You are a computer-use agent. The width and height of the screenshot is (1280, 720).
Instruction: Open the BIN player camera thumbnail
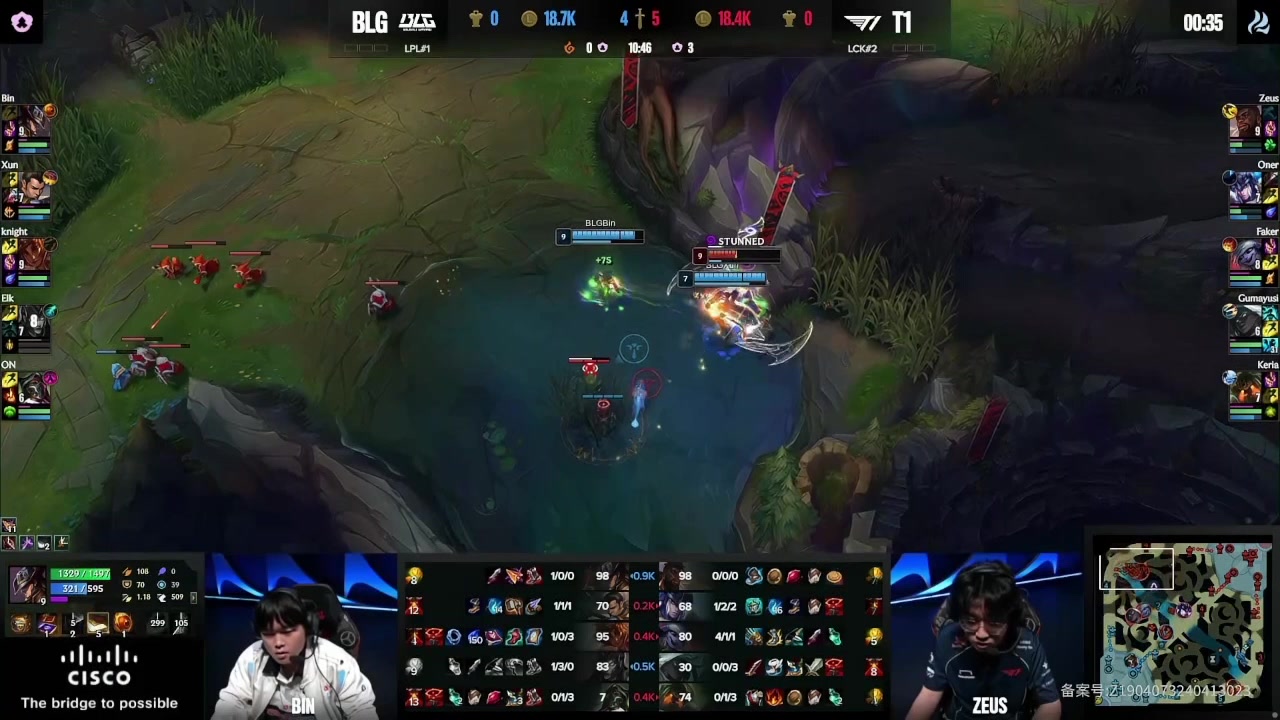pyautogui.click(x=302, y=637)
